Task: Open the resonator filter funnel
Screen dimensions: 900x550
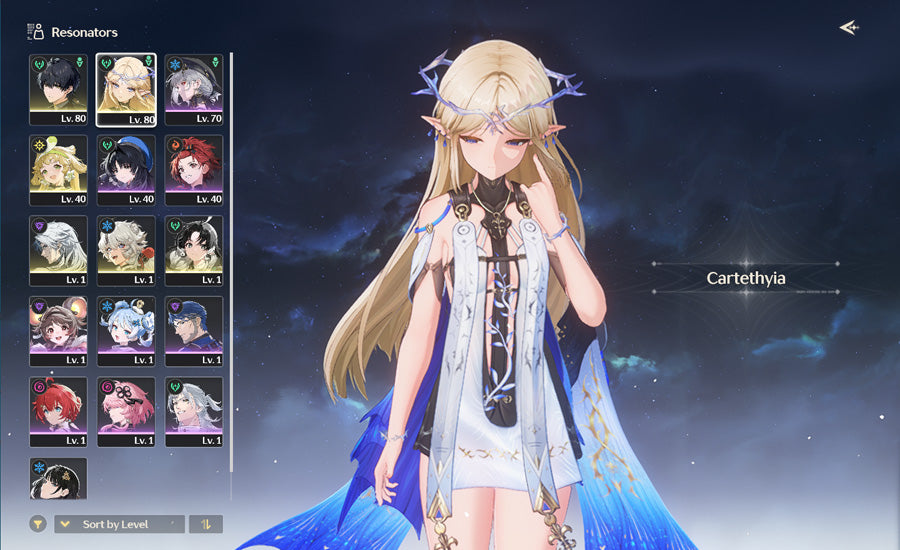Action: (x=38, y=524)
